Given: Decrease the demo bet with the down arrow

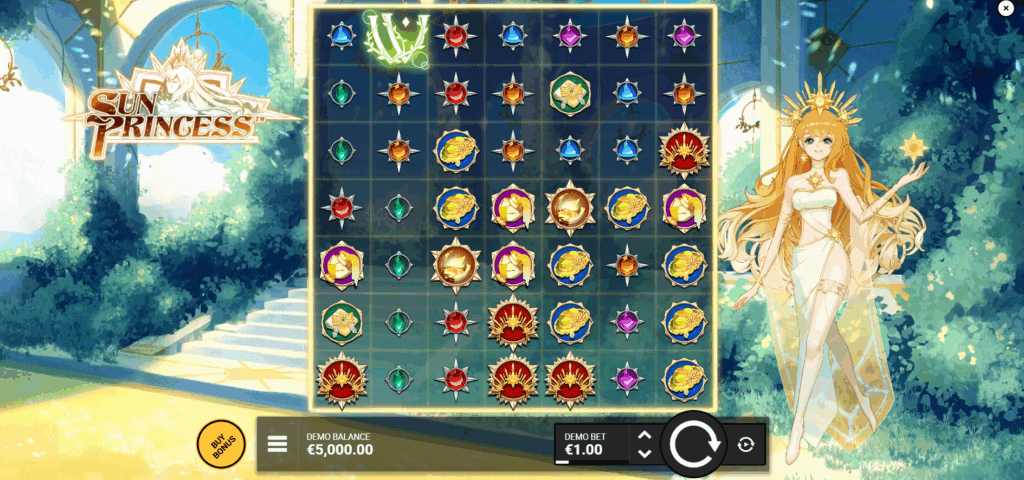Looking at the screenshot, I should pyautogui.click(x=644, y=453).
